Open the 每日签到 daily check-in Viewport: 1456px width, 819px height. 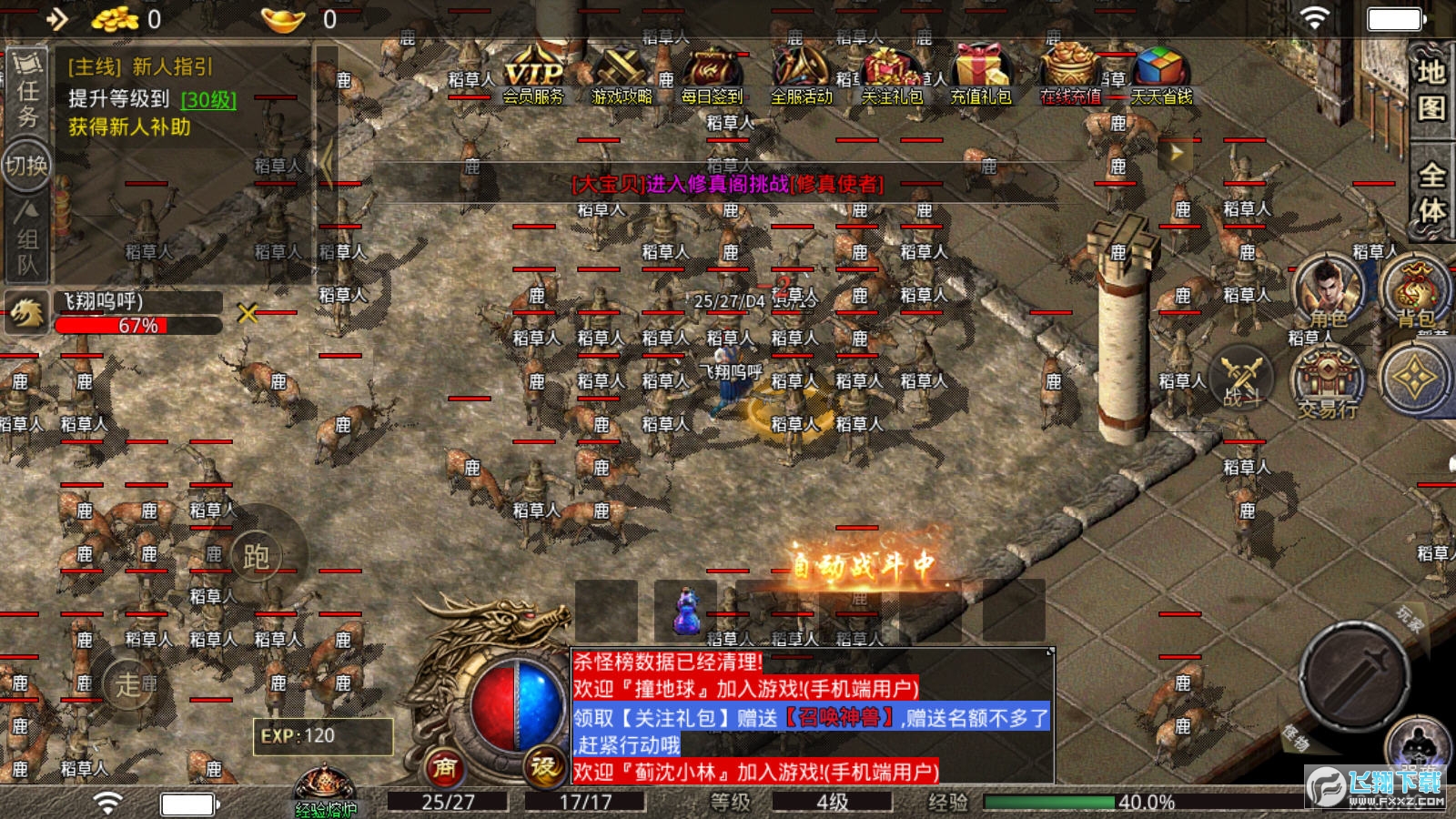(x=712, y=76)
